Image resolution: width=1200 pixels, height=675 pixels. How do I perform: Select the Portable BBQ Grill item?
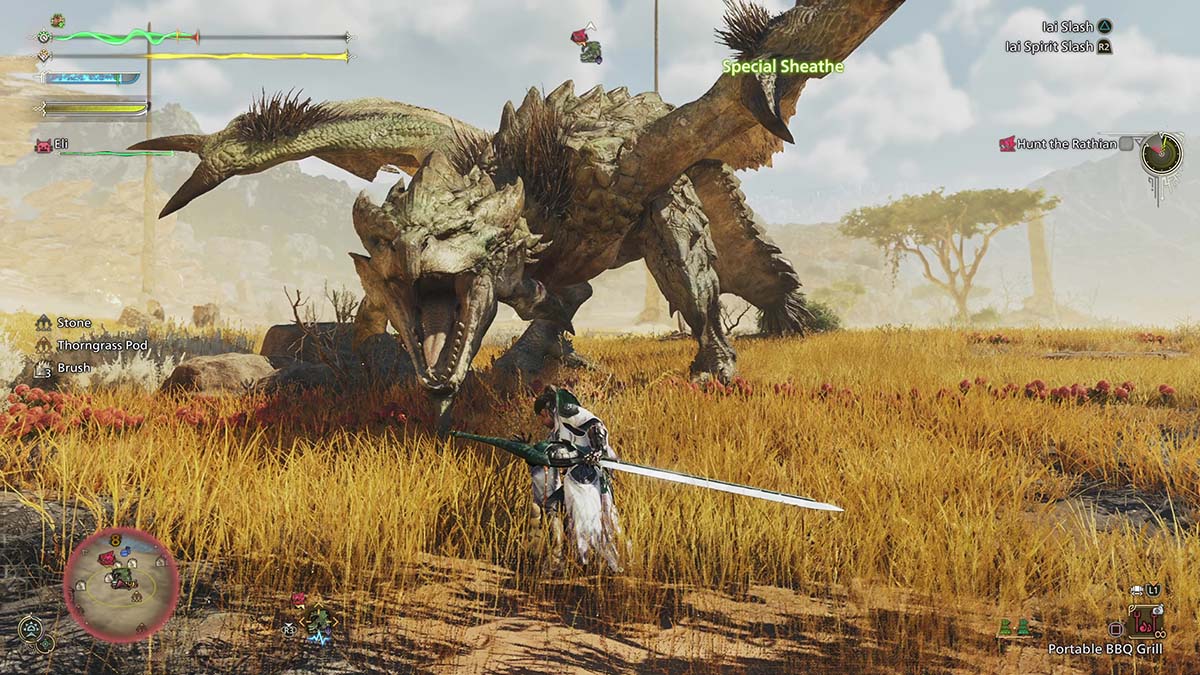1105,649
